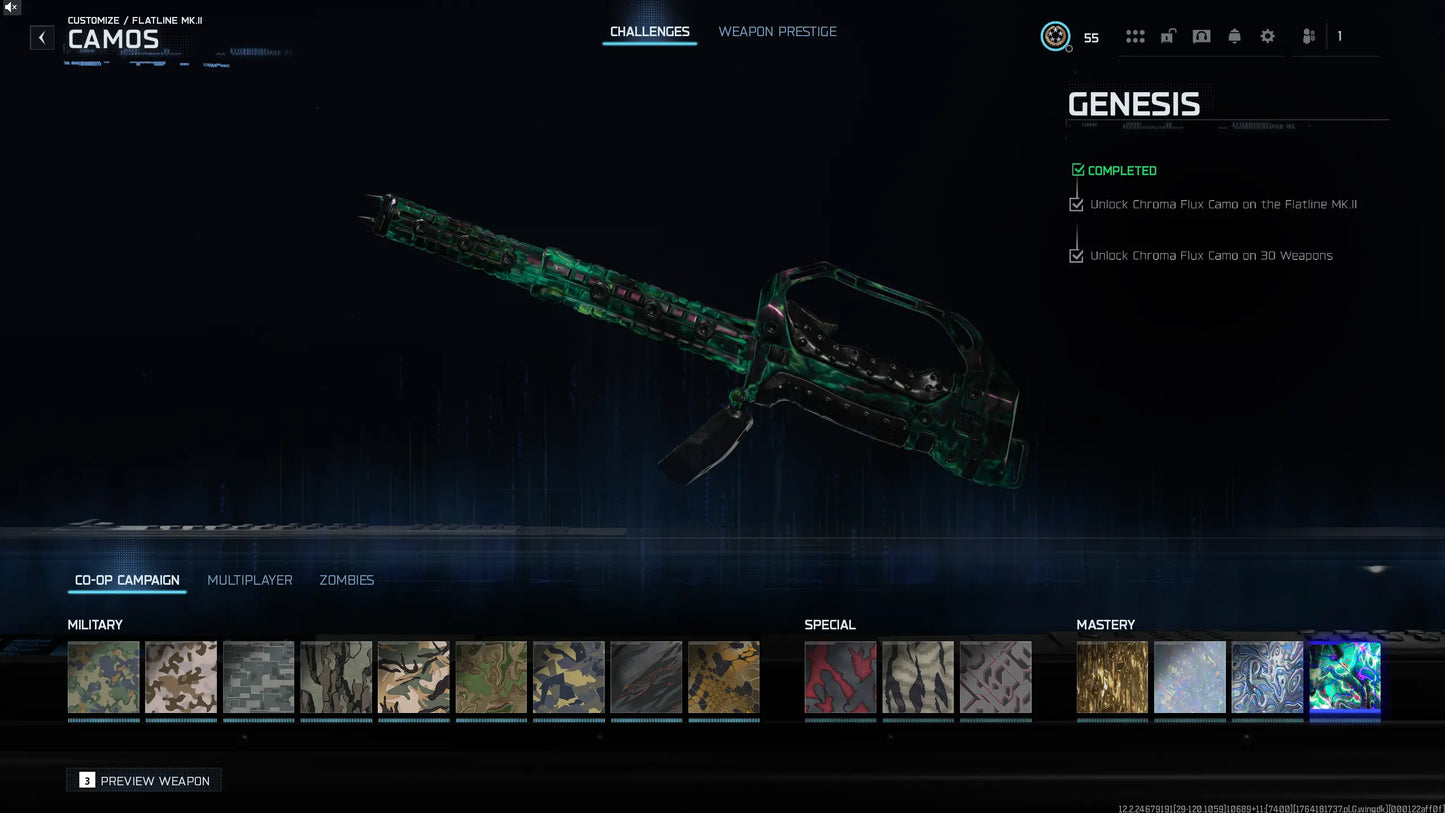Check 'Unlock Chroma Flux Camo on the Flatline MK.II'
The height and width of the screenshot is (813, 1445).
click(x=1076, y=204)
